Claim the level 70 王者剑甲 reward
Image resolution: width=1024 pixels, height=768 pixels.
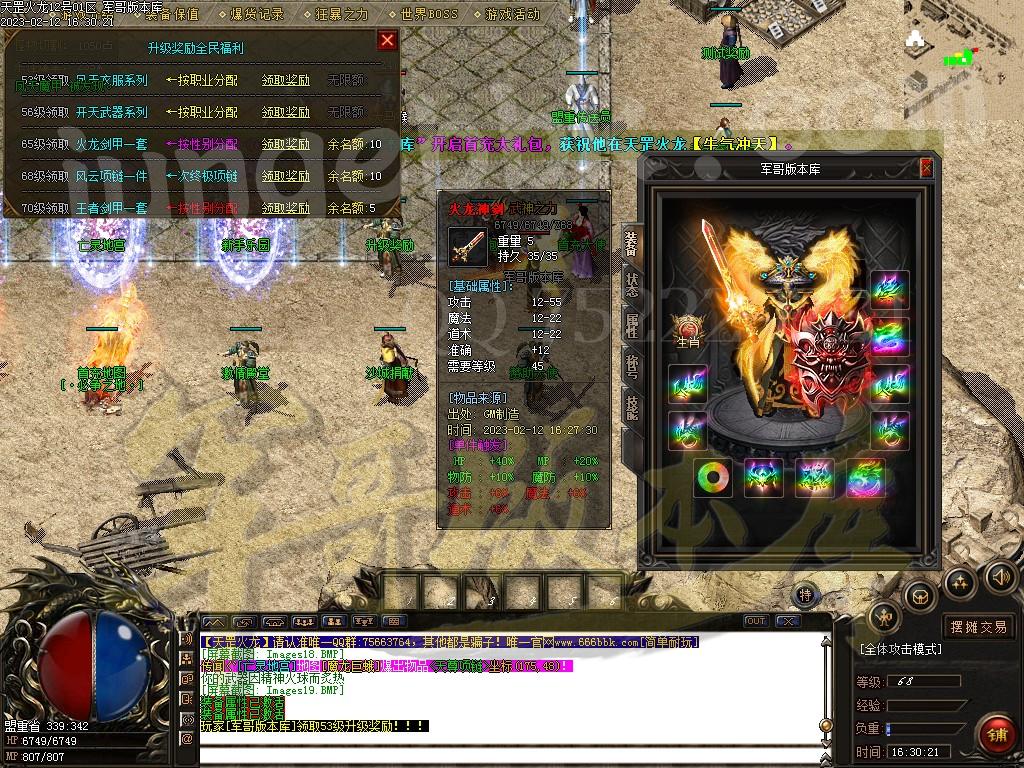285,208
